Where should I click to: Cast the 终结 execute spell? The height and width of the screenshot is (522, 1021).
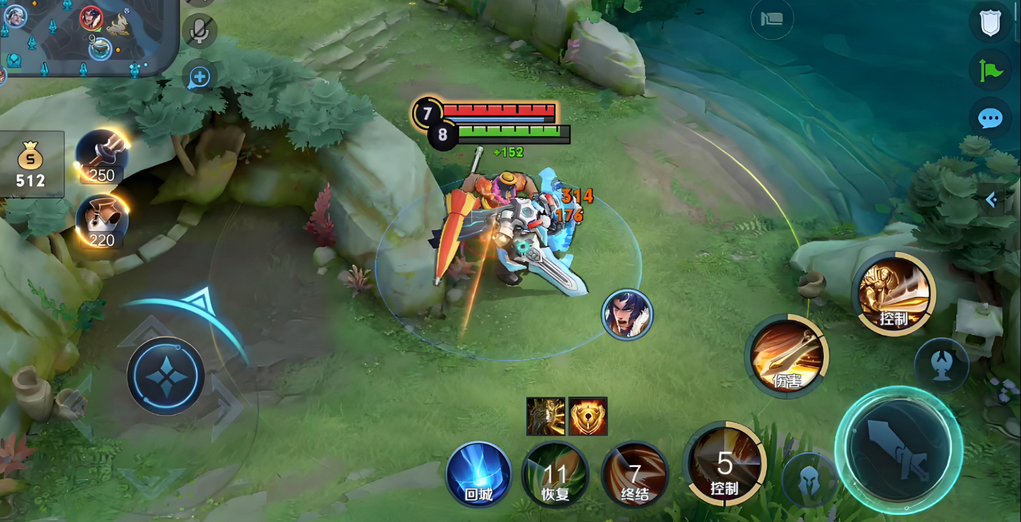[634, 474]
